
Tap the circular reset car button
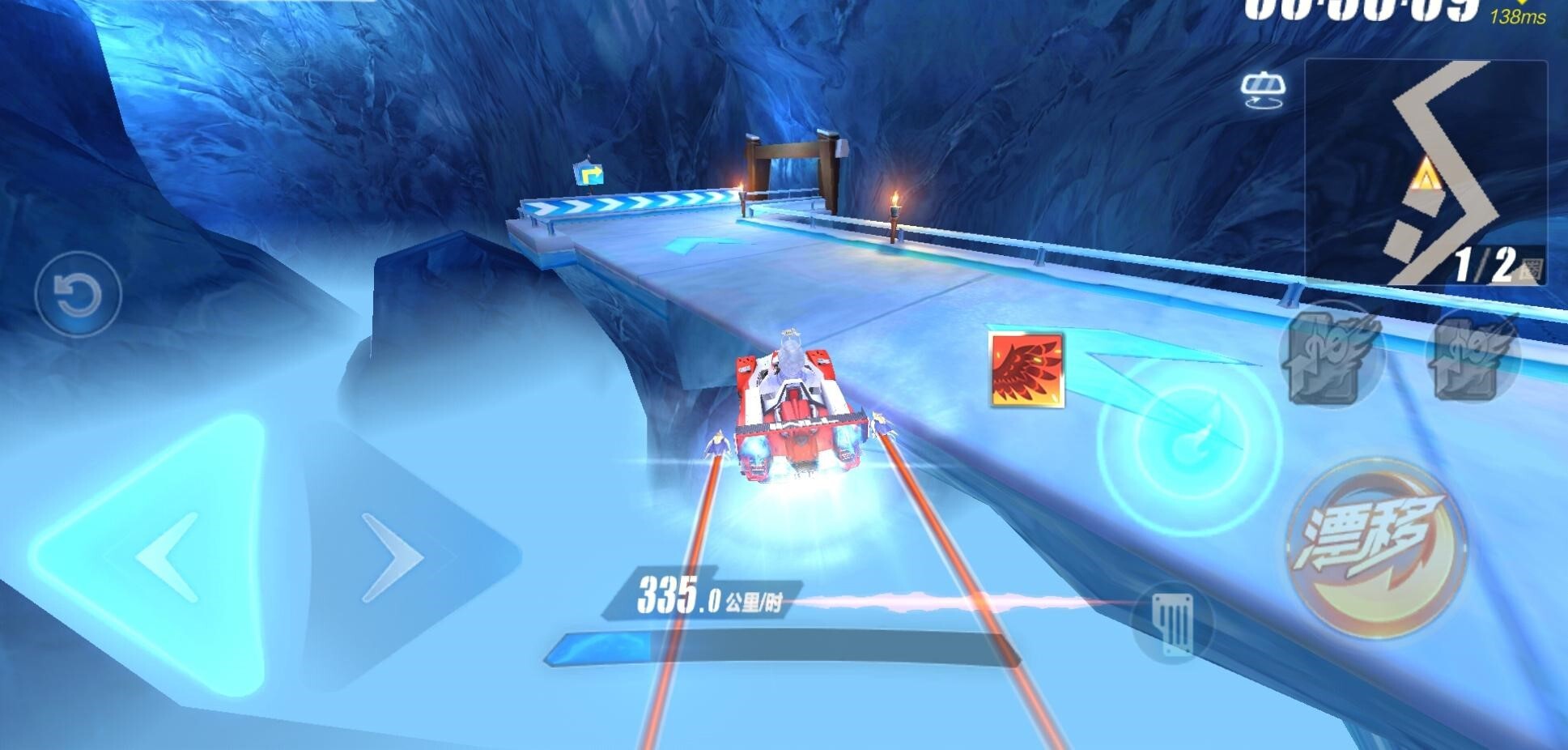point(79,294)
